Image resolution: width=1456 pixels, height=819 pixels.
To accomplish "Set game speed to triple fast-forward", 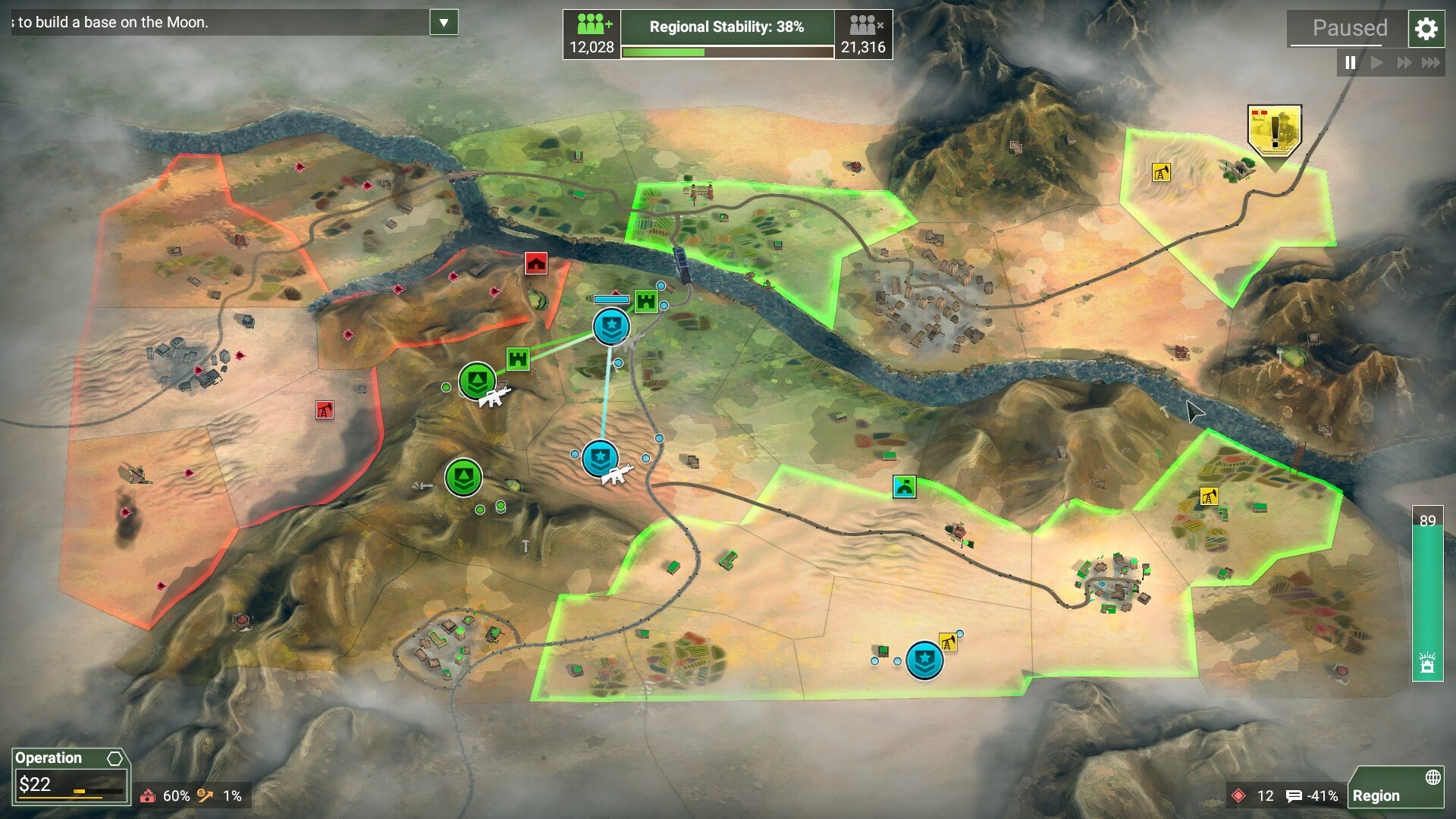I will point(1431,63).
